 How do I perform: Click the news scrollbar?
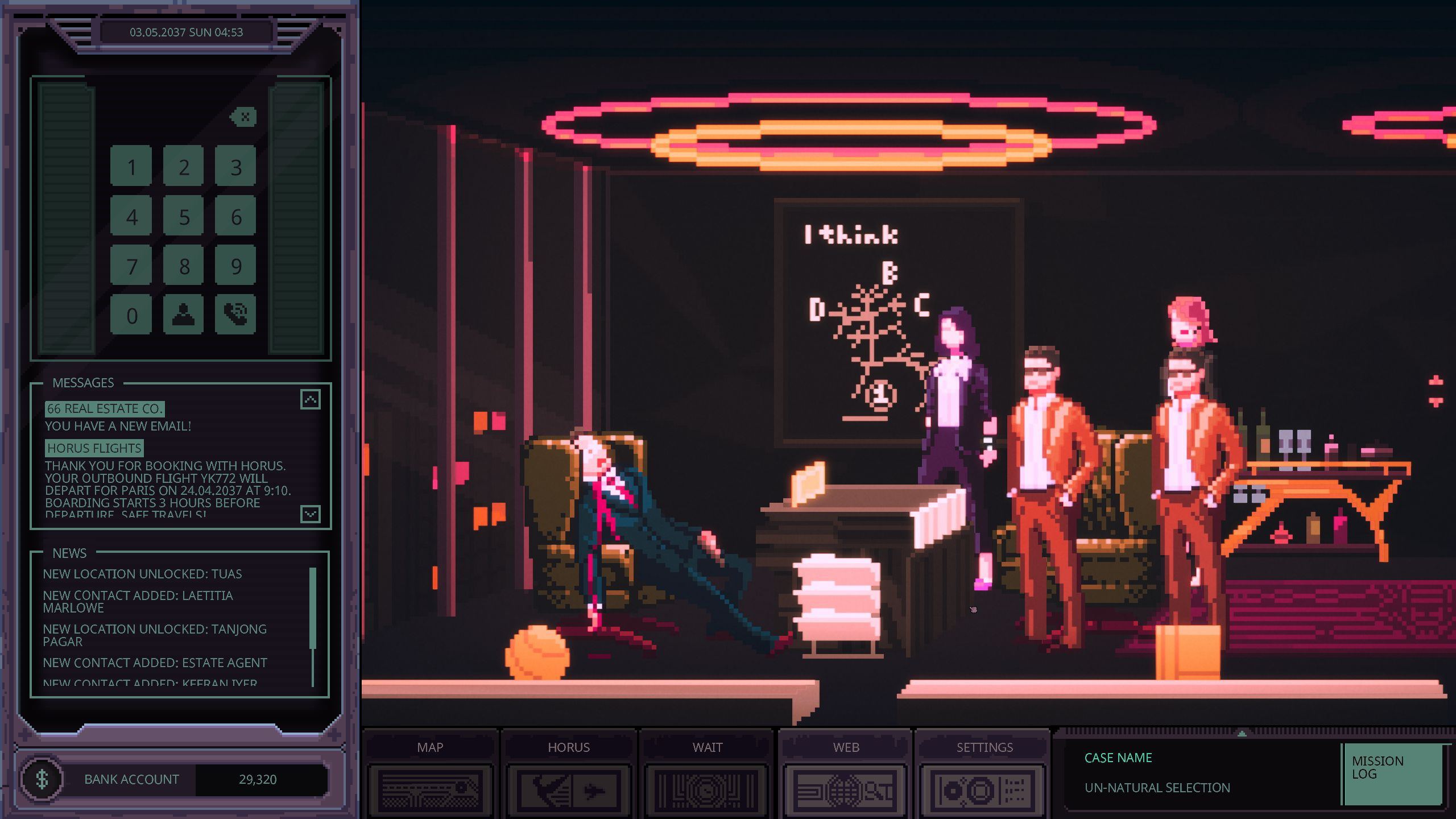(313, 609)
